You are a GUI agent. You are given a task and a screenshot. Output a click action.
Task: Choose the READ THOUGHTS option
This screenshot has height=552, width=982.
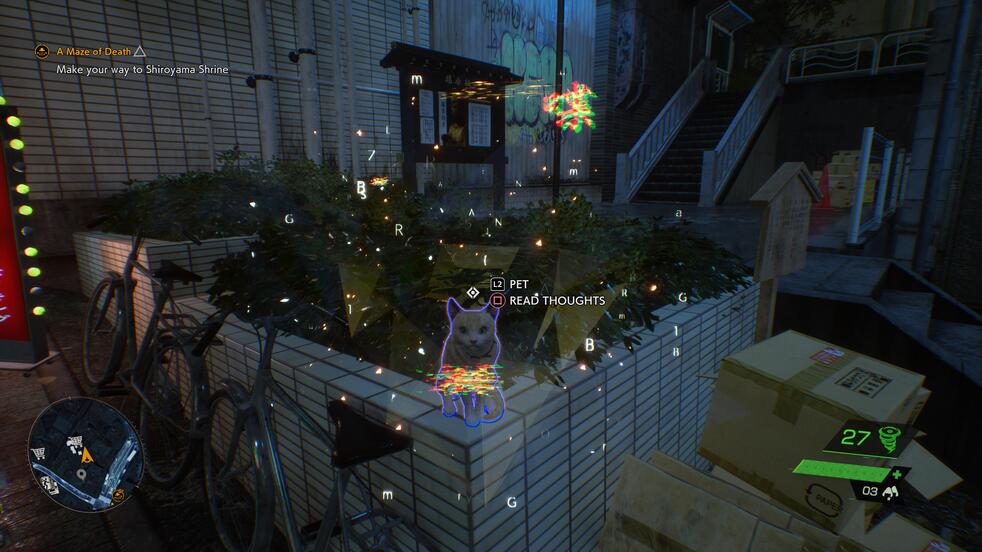(x=556, y=300)
